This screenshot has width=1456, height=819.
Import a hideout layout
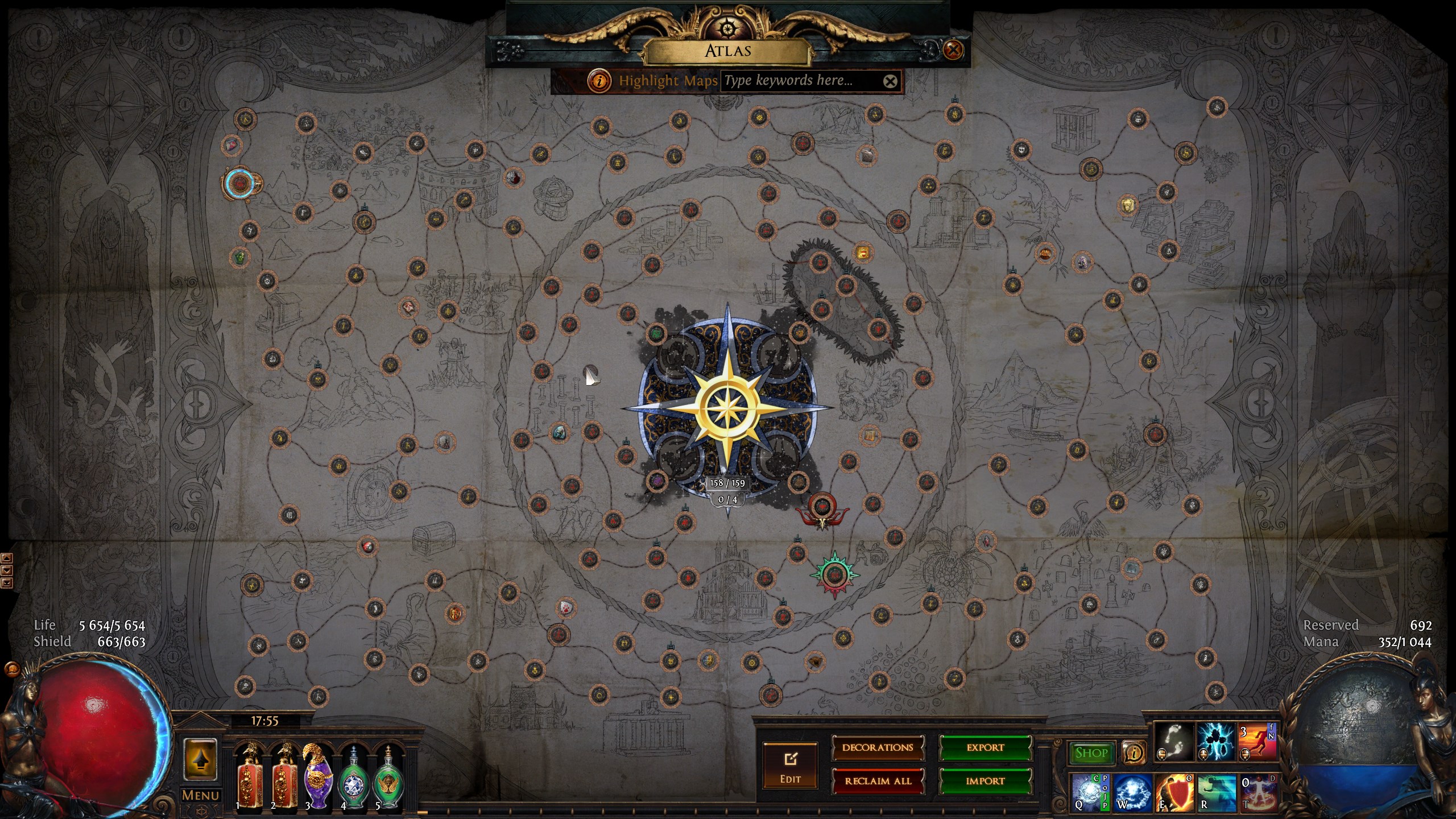985,781
